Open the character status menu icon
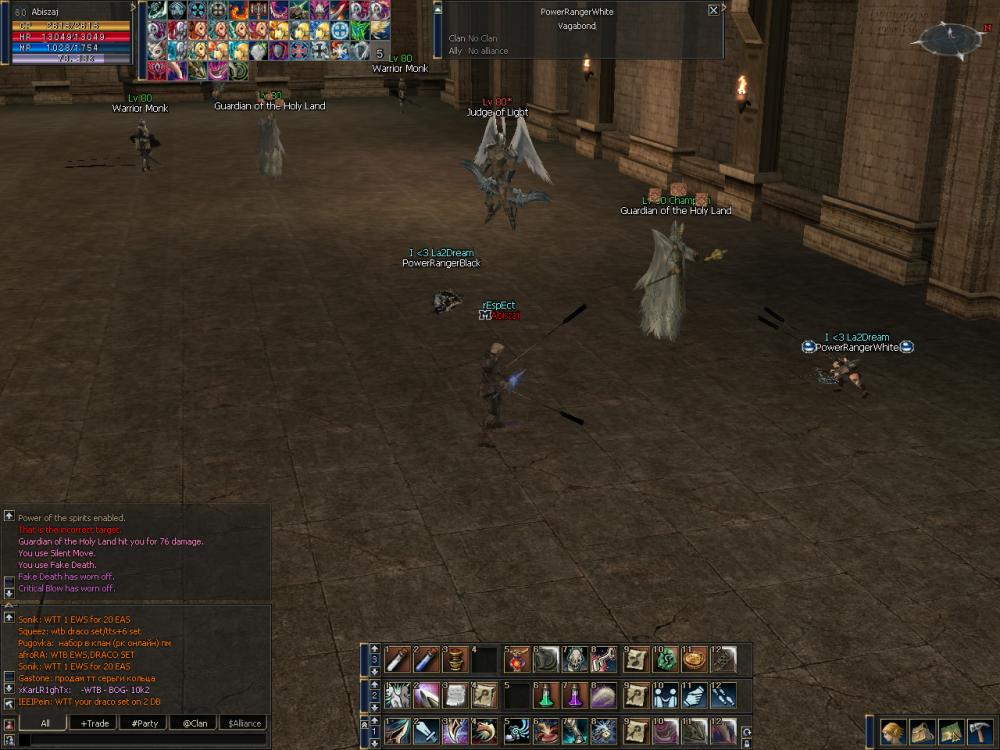Image resolution: width=1000 pixels, height=750 pixels. (x=894, y=732)
